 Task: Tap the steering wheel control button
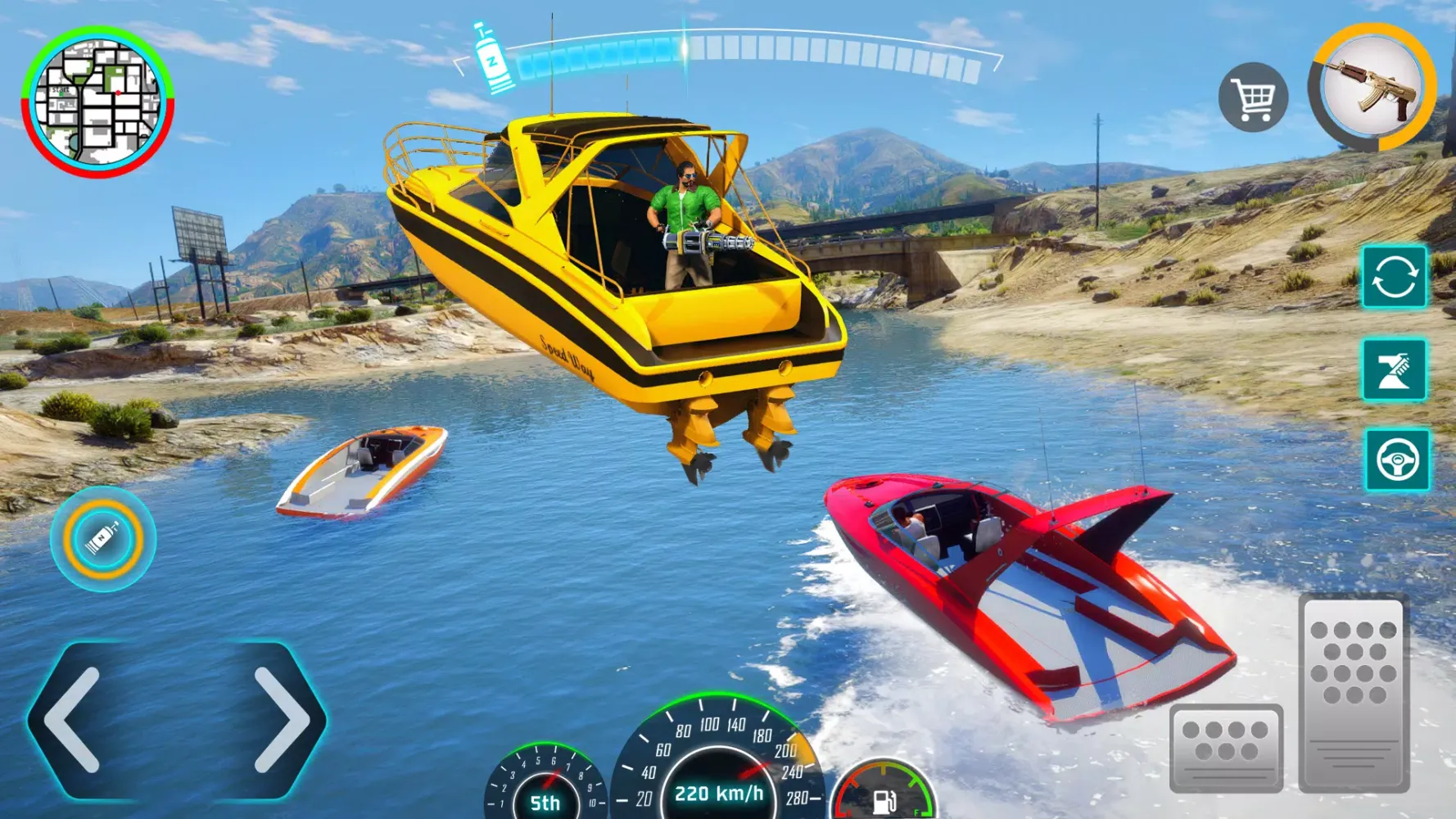pos(1397,459)
